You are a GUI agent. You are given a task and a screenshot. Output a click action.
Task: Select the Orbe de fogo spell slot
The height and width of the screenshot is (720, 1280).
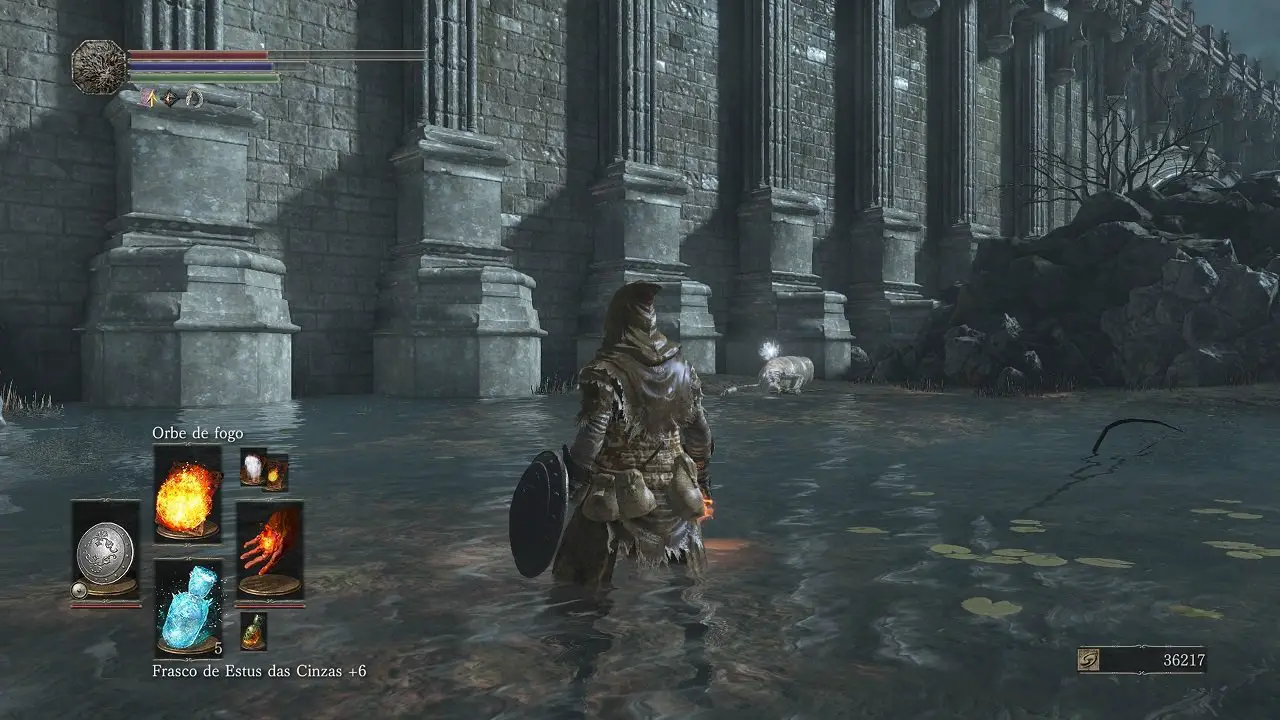click(187, 494)
